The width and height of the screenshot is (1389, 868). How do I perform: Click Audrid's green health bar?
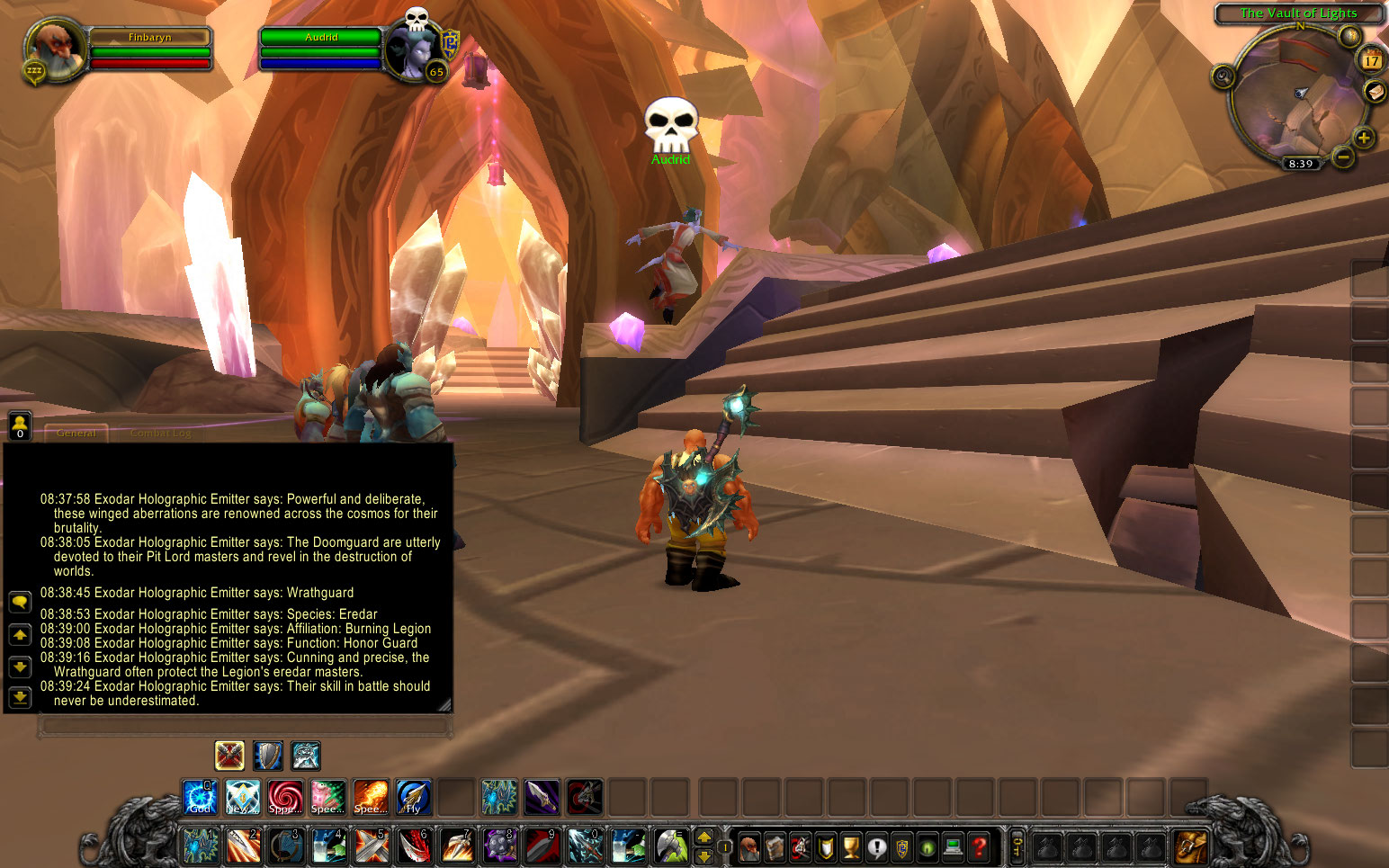(321, 39)
